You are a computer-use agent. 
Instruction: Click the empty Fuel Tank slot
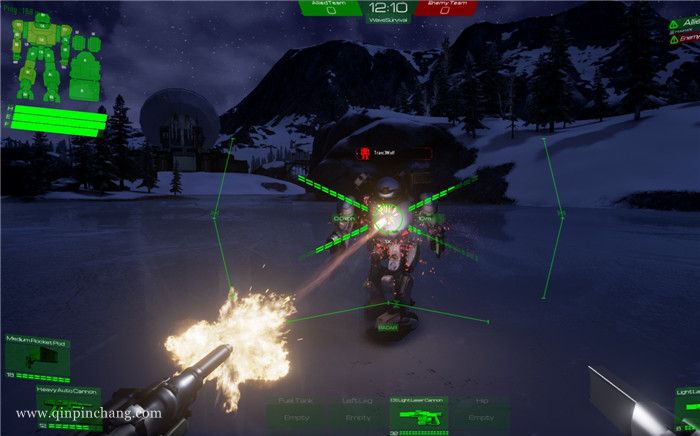[297, 414]
